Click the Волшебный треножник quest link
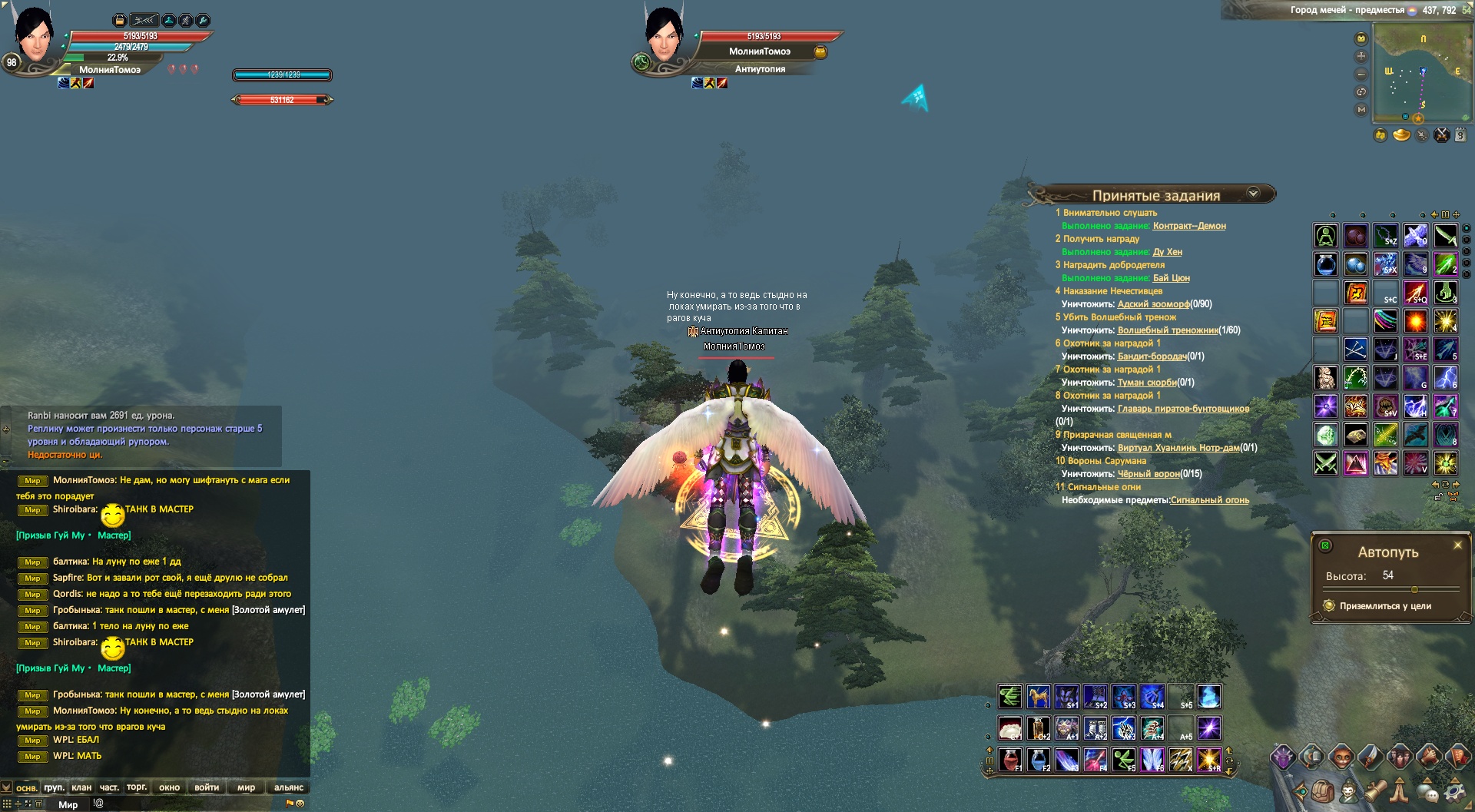The width and height of the screenshot is (1475, 812). (x=1168, y=330)
